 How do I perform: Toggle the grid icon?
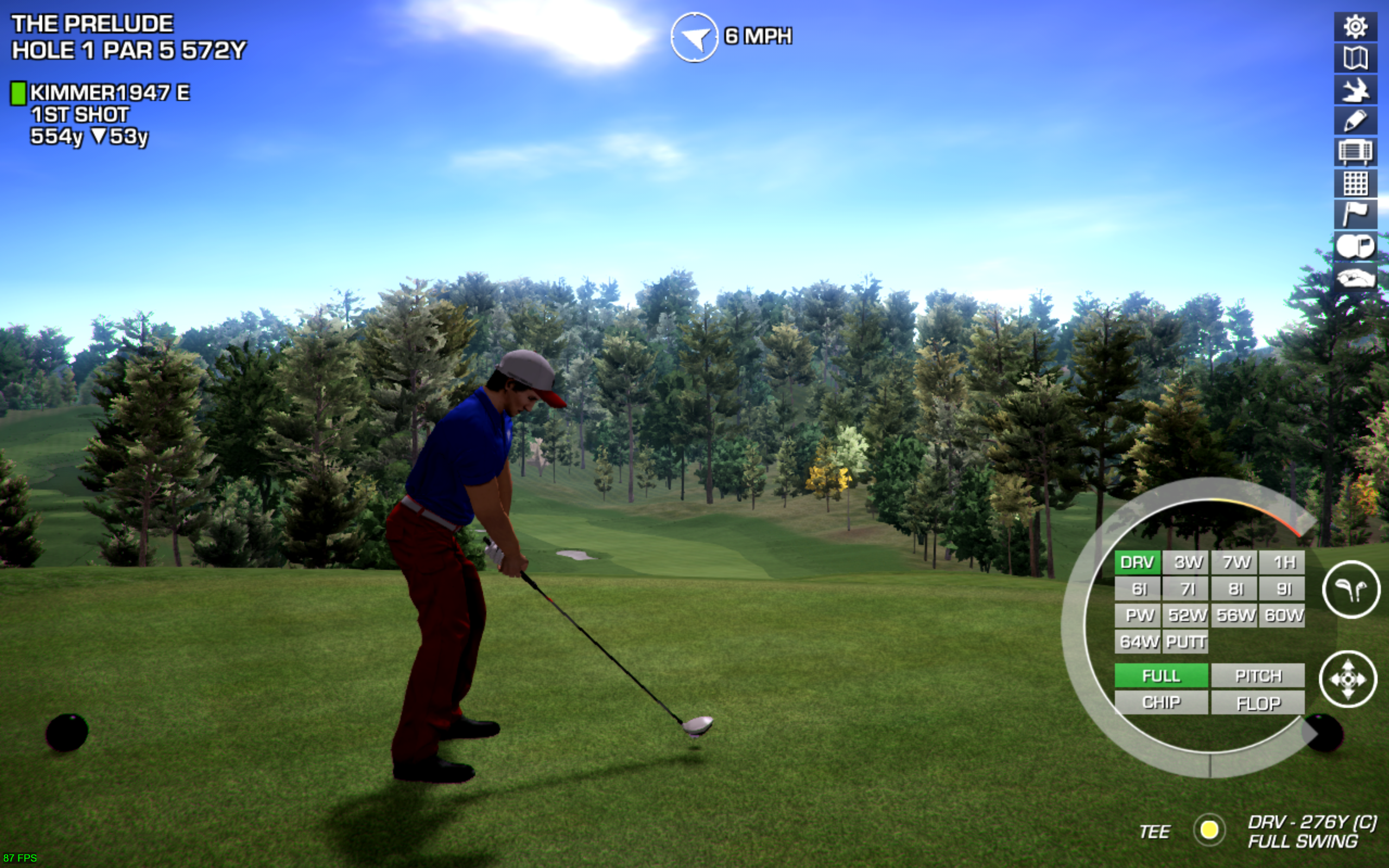tap(1355, 183)
